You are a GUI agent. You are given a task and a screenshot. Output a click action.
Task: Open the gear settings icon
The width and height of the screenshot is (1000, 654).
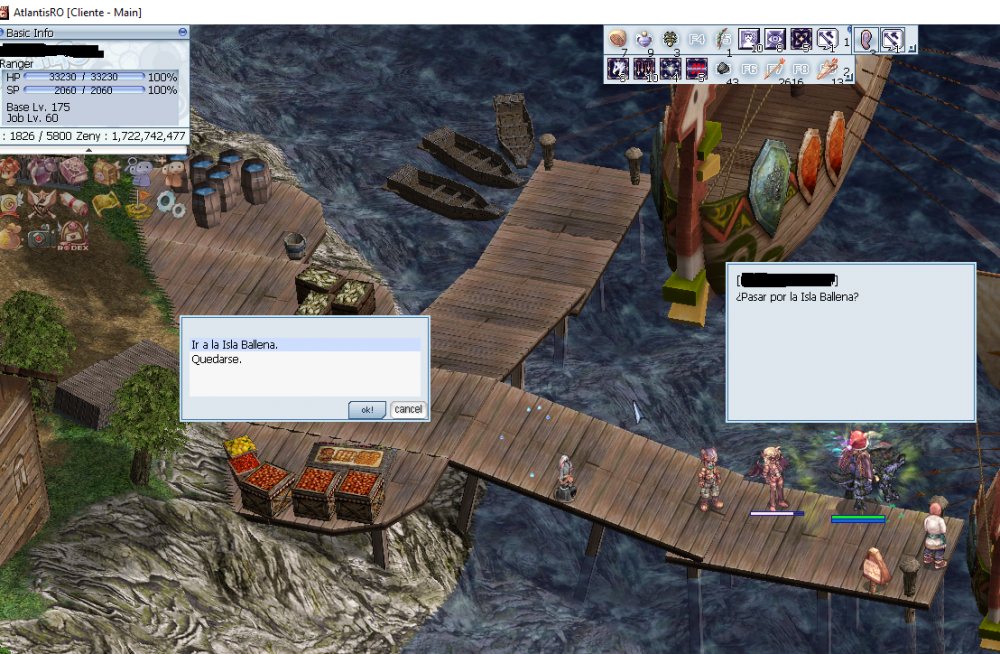(x=170, y=204)
